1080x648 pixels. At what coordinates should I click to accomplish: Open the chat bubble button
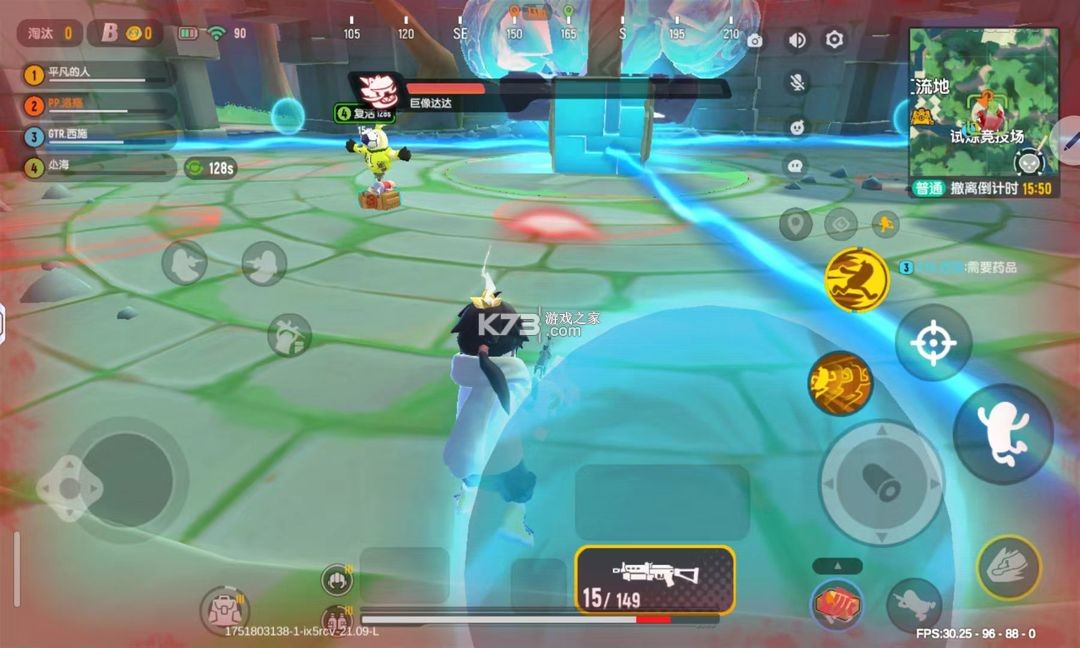[x=796, y=166]
